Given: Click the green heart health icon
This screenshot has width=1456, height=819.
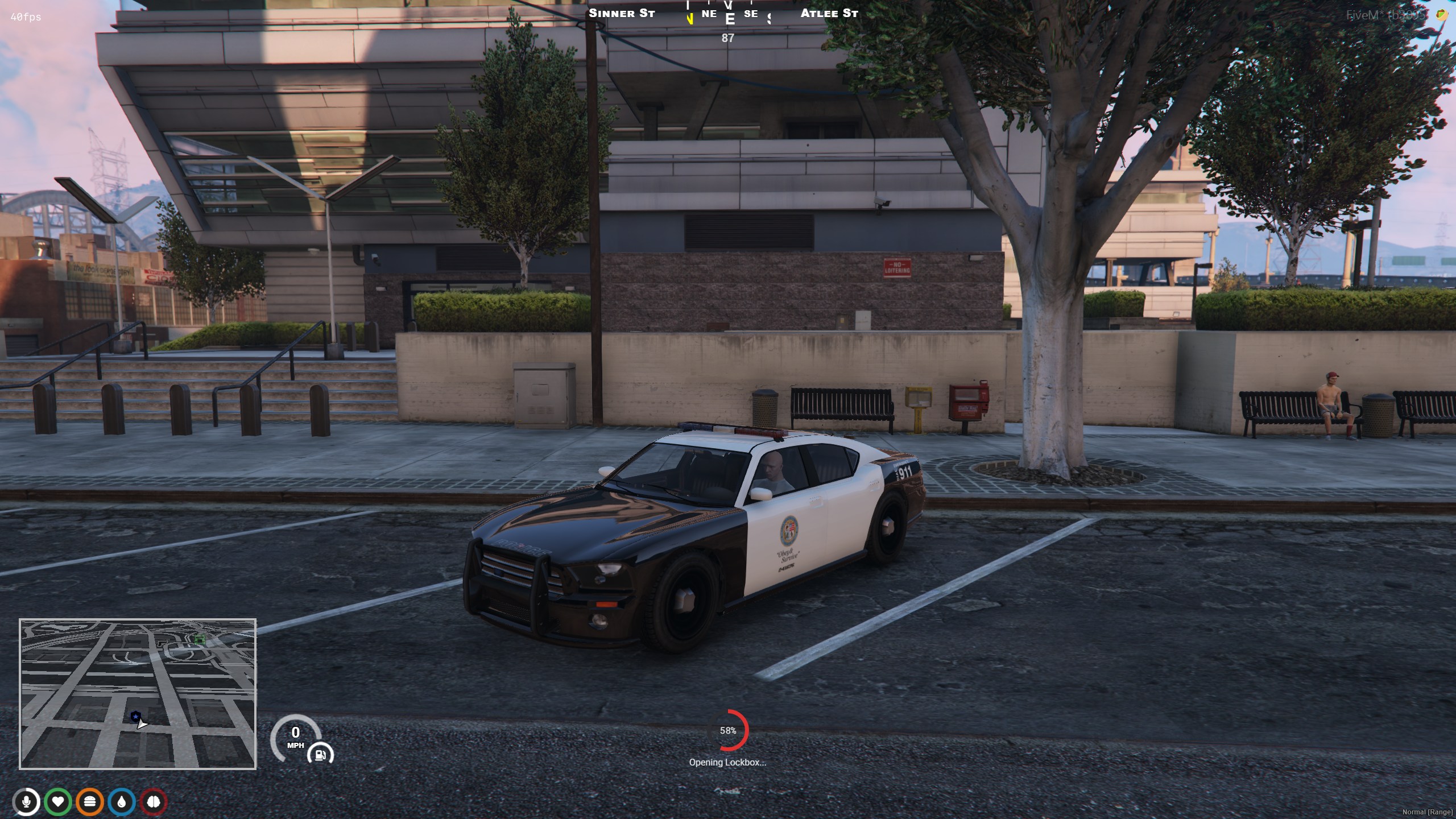Looking at the screenshot, I should (x=58, y=802).
